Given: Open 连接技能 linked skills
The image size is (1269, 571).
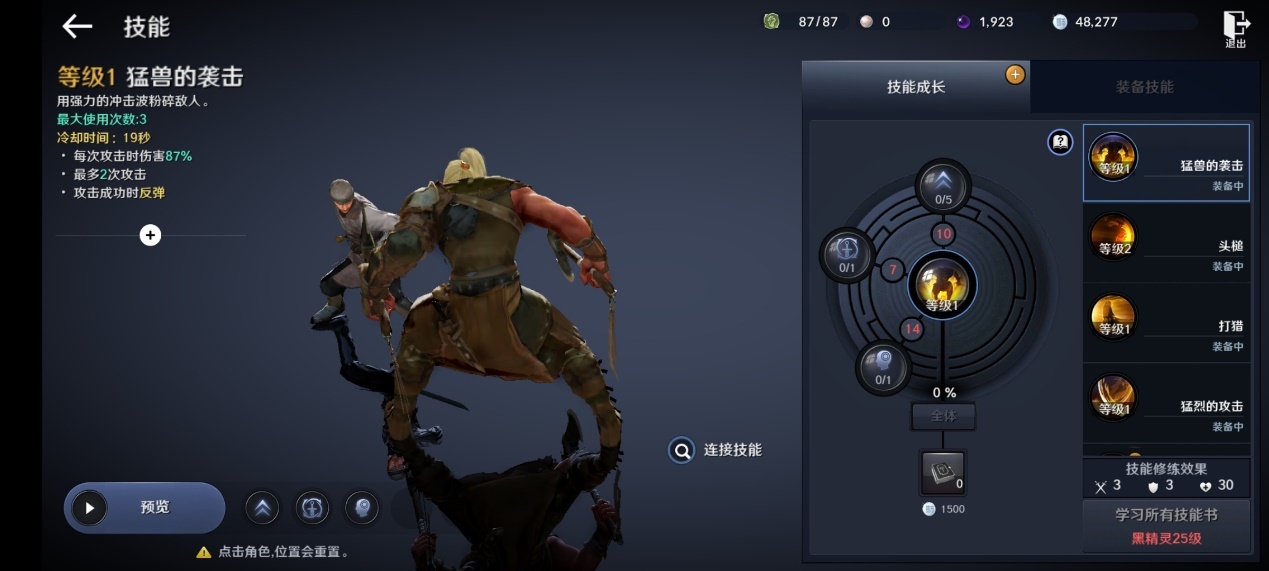Looking at the screenshot, I should click(716, 450).
